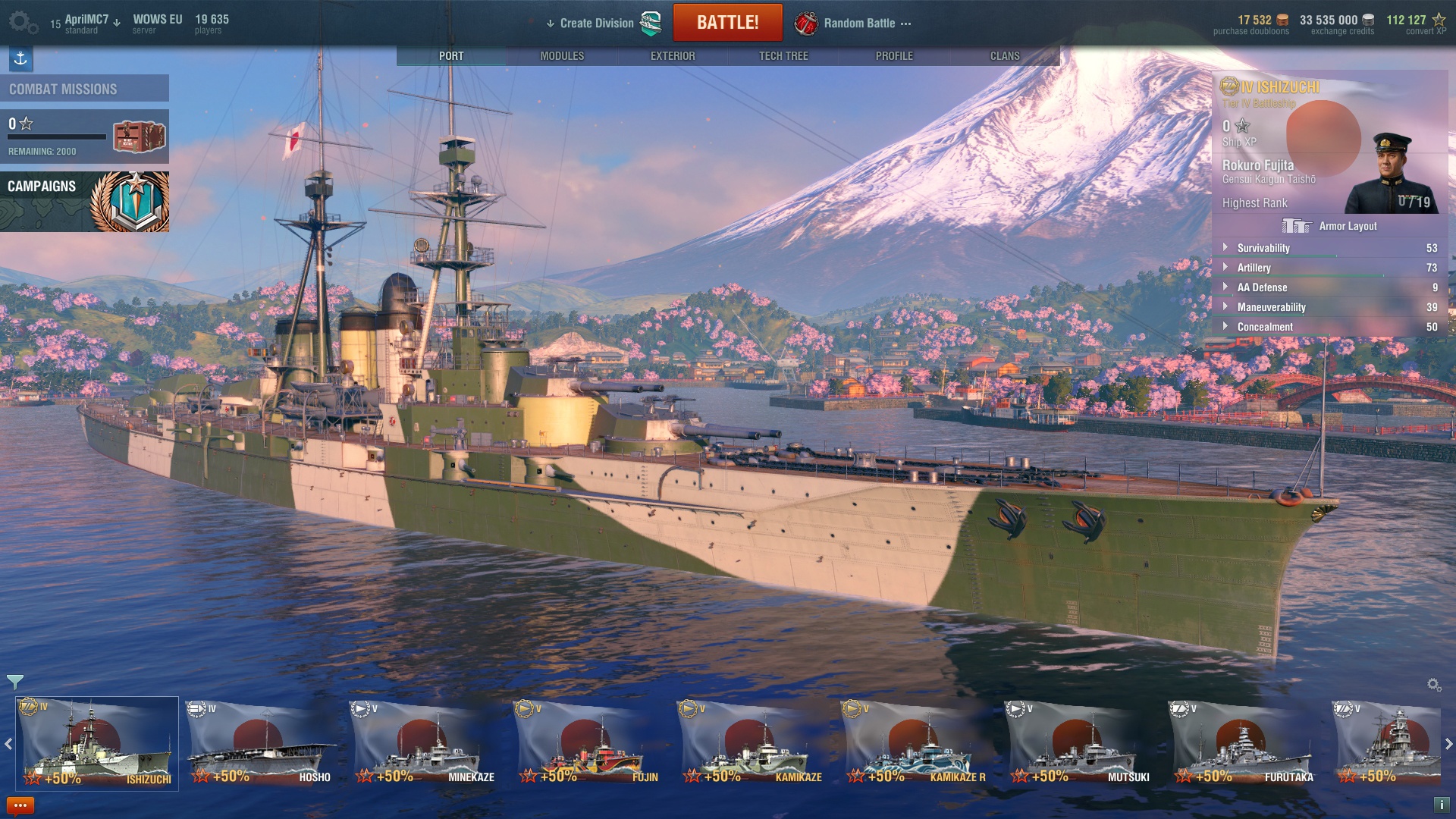Start the fight with the BATTLE! button
Image resolution: width=1456 pixels, height=819 pixels.
[x=727, y=23]
